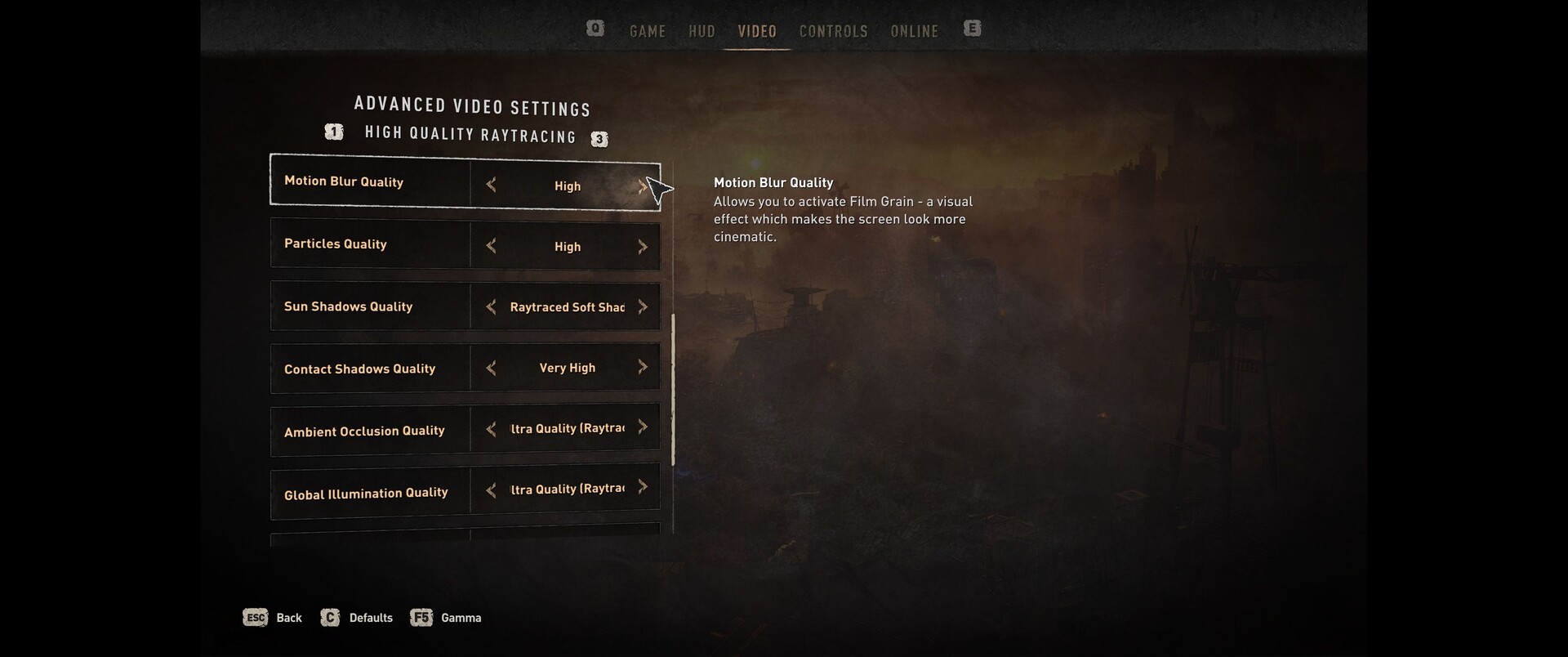Set Ambient Occlusion Quality to previous option

pos(491,429)
